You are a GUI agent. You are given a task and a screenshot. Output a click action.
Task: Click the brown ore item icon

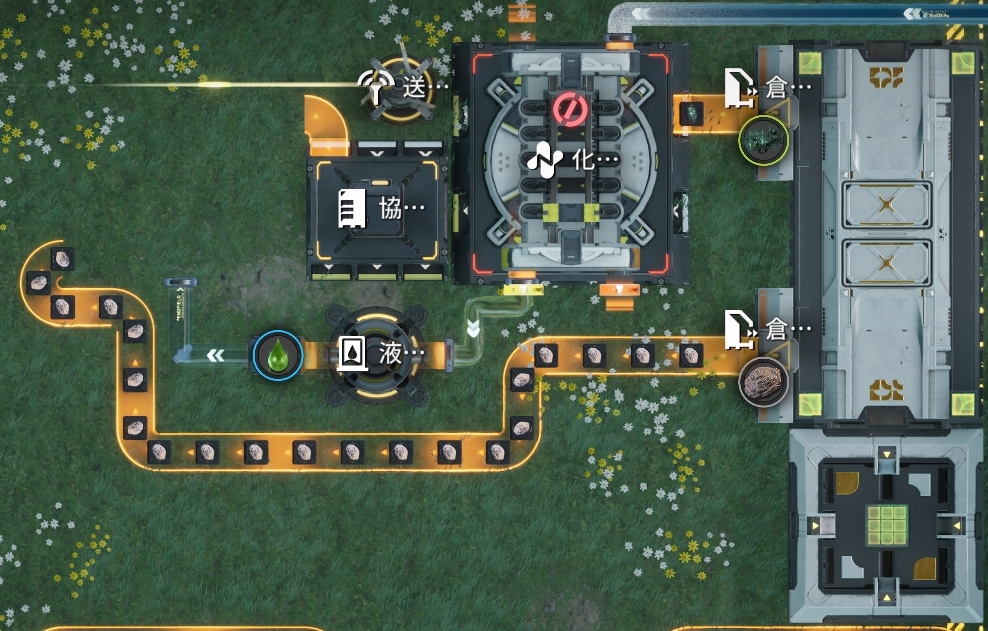763,381
